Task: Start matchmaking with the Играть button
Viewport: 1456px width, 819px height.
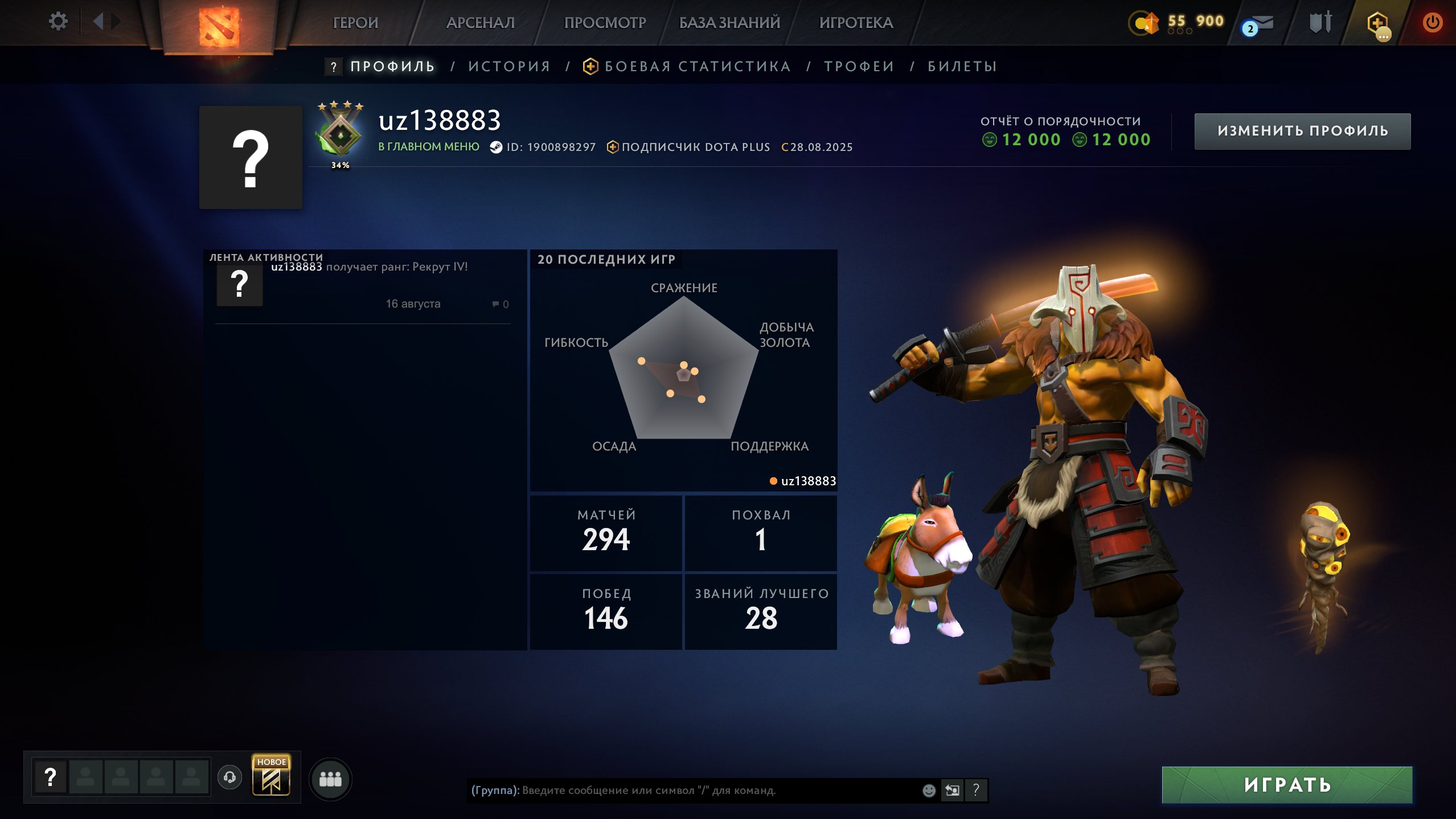Action: [1287, 785]
